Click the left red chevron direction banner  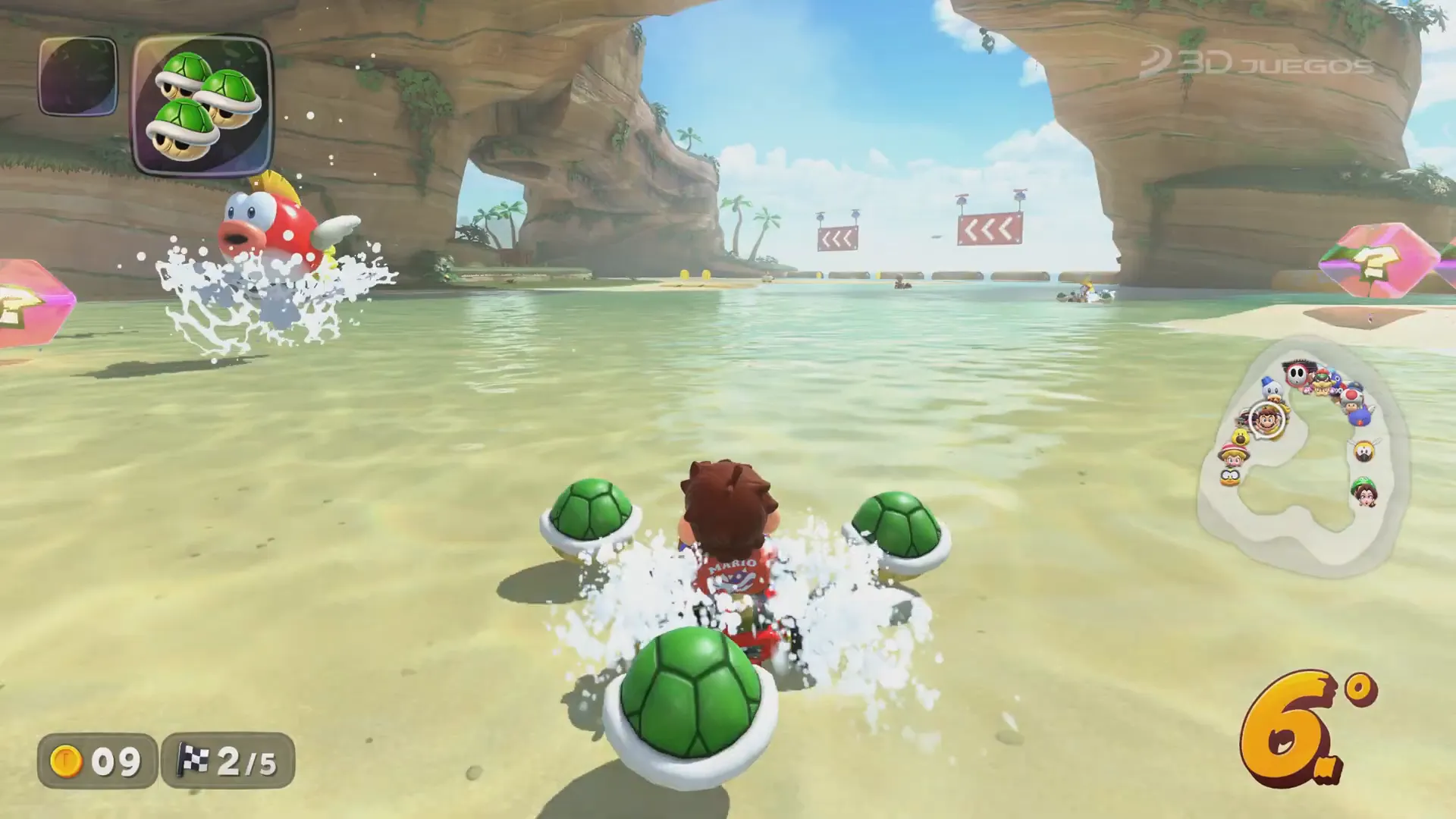[x=839, y=237]
